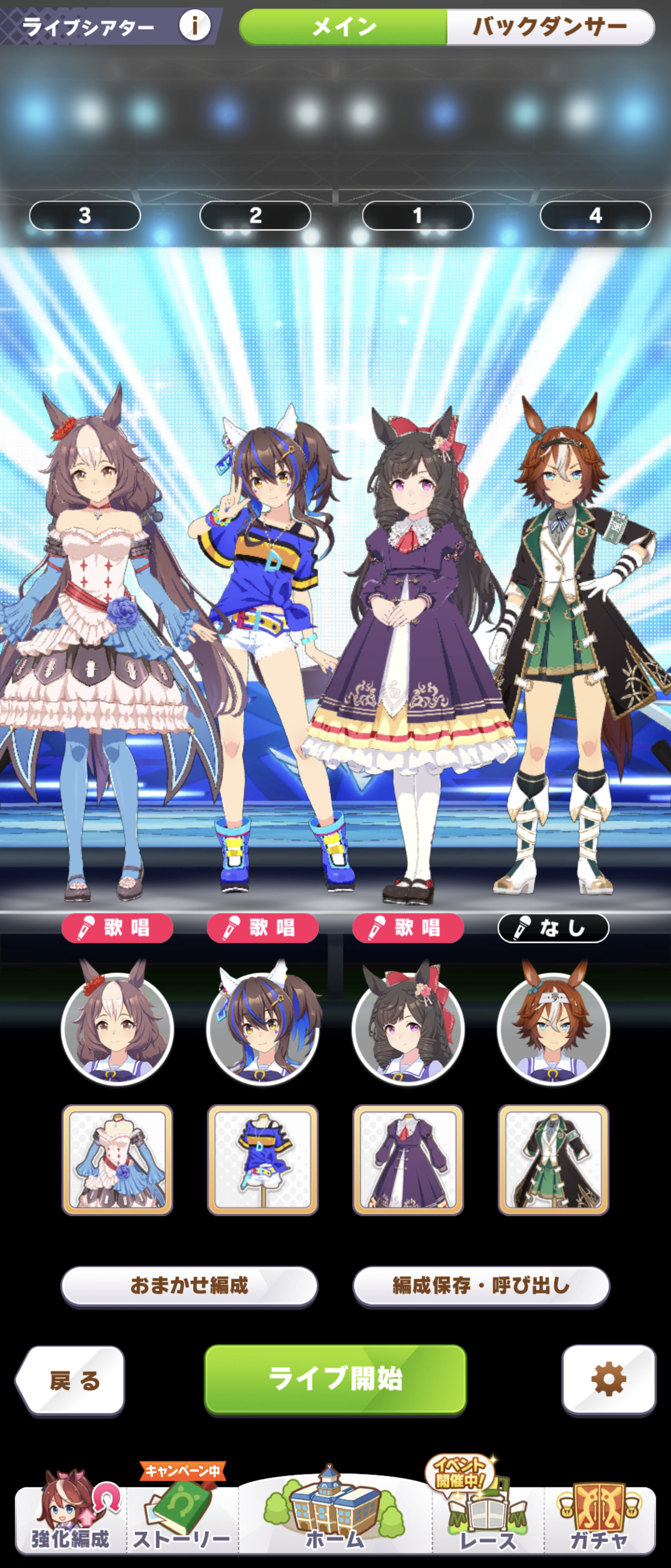Switch to the バックダンサー tab
This screenshot has width=671, height=1568.
(549, 27)
